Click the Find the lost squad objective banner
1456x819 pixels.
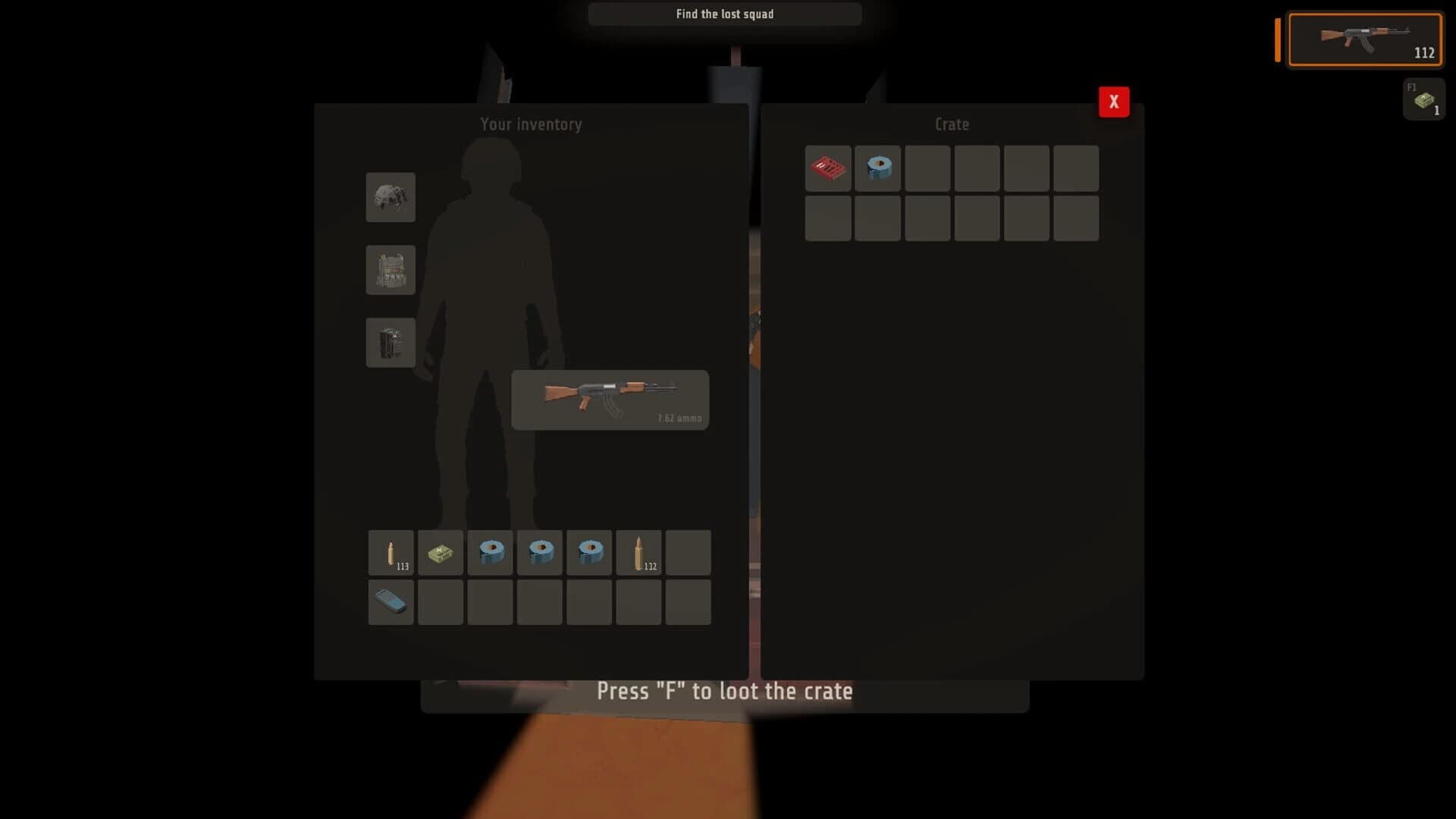(x=724, y=14)
